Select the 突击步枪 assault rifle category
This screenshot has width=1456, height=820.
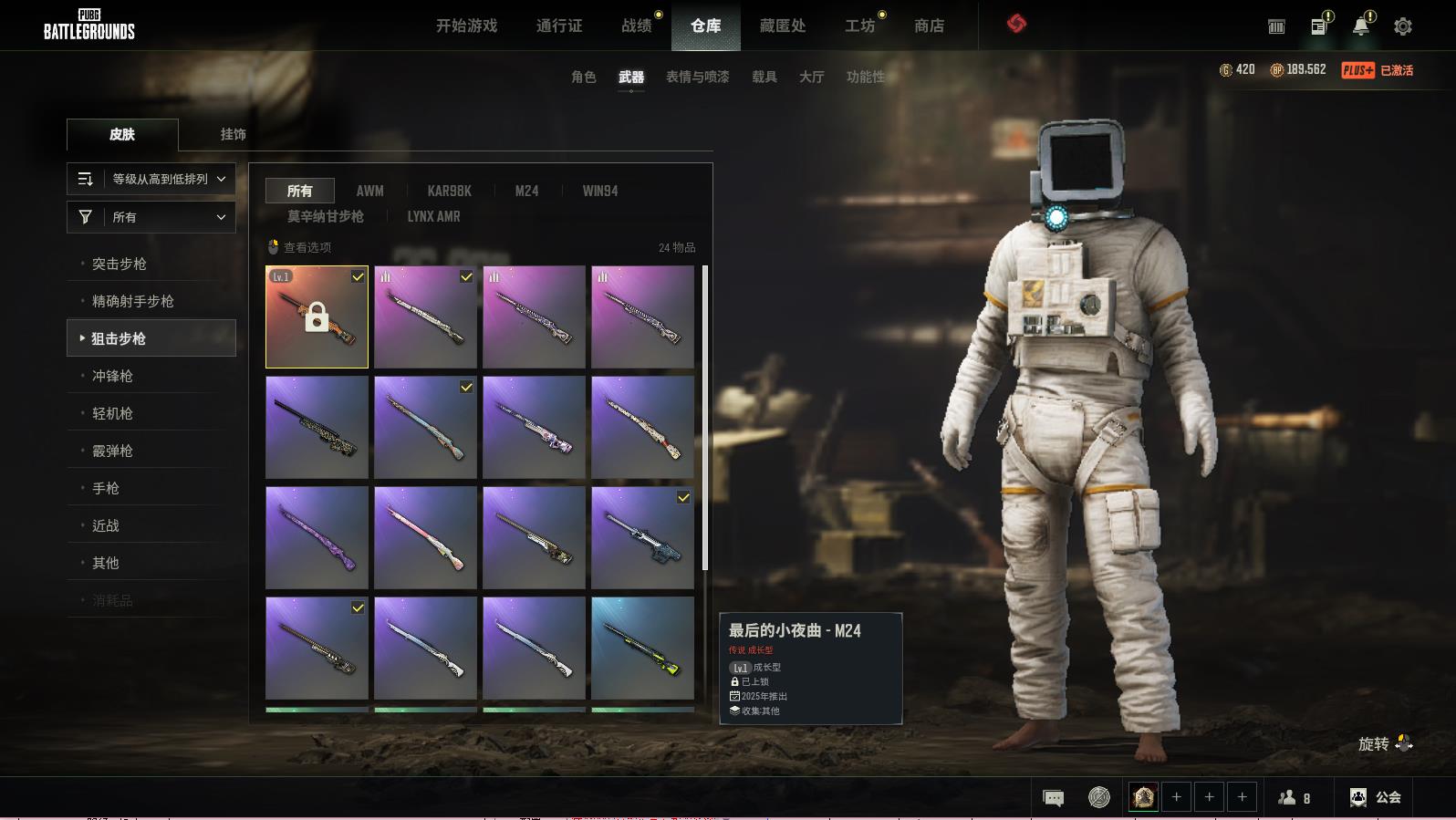pos(120,264)
